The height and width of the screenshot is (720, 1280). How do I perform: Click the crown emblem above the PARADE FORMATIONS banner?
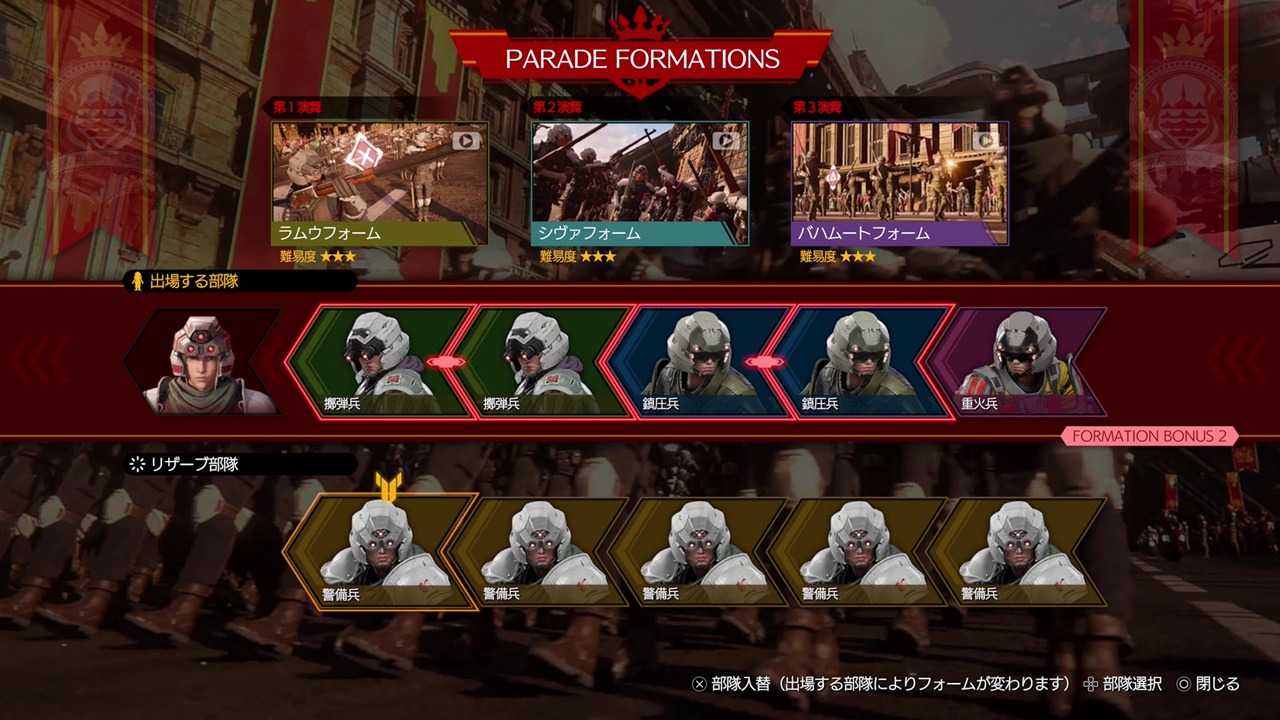click(639, 19)
